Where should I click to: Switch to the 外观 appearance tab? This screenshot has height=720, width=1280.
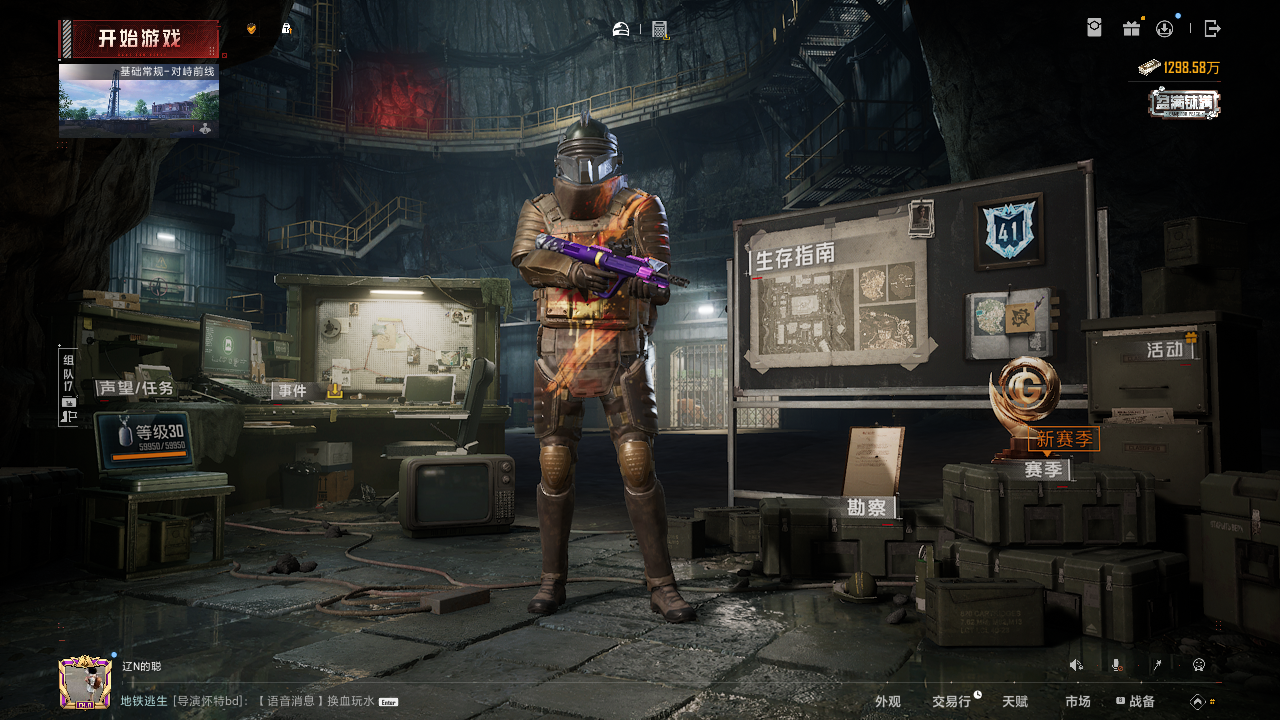pyautogui.click(x=888, y=702)
